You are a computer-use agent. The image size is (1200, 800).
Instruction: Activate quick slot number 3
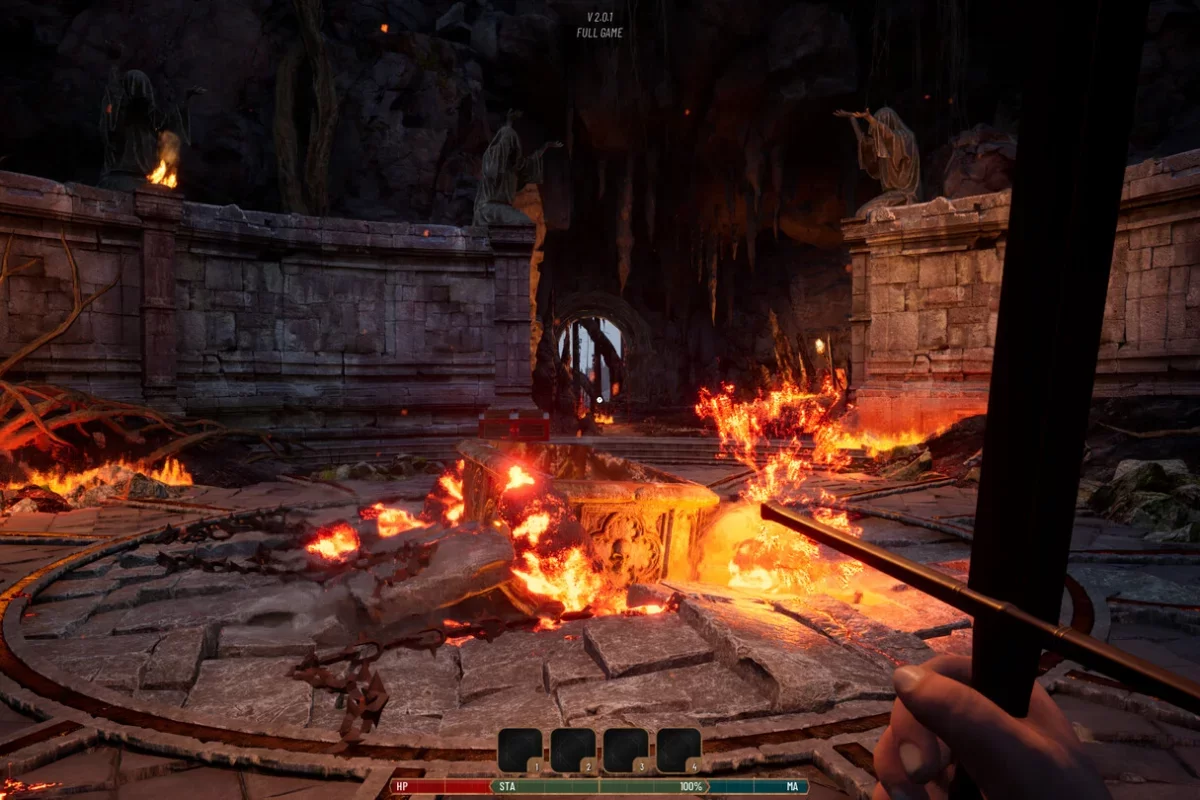pos(626,750)
